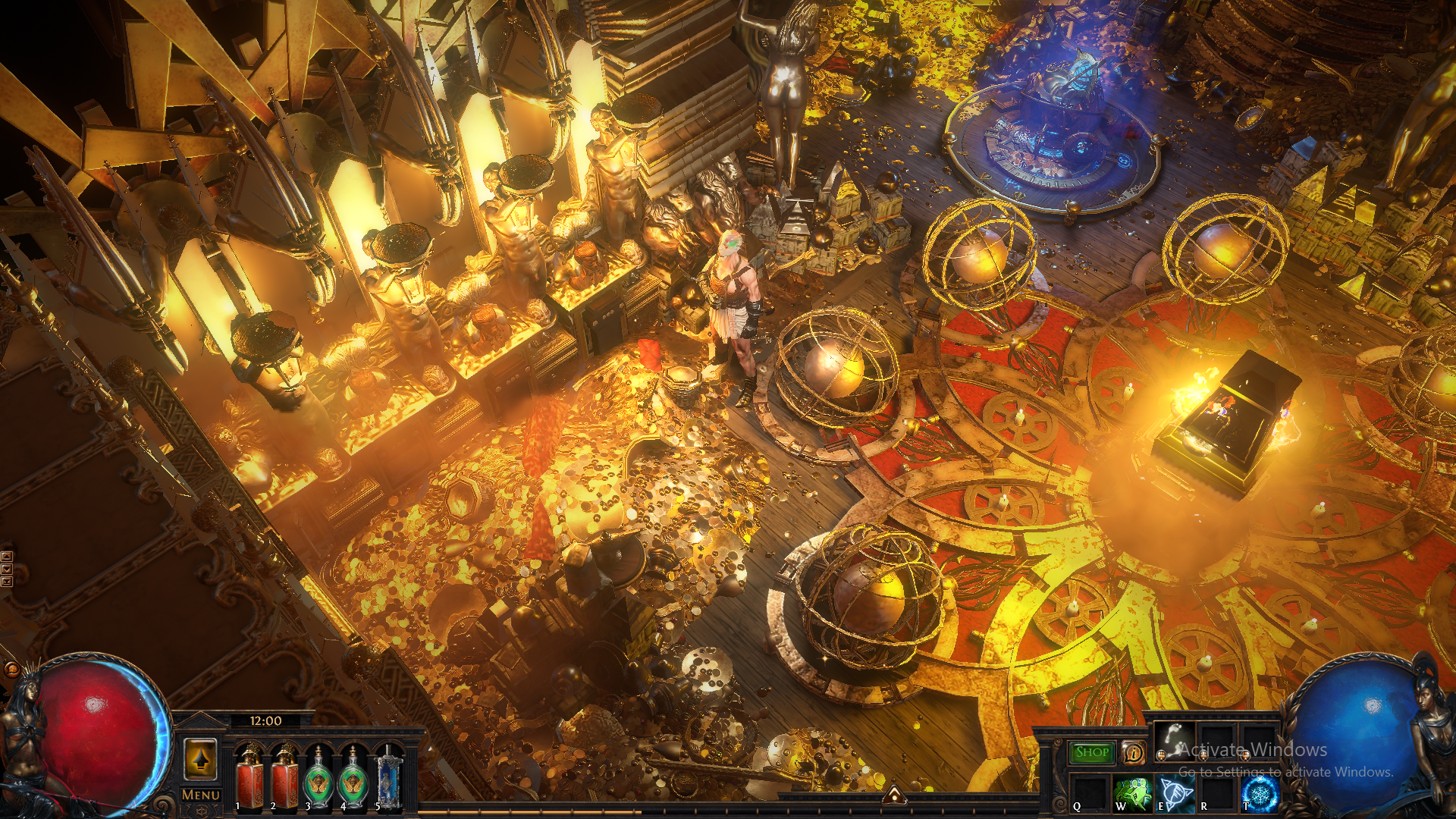The height and width of the screenshot is (819, 1456).
Task: Select the green winged flask in slot 4
Action: click(353, 776)
